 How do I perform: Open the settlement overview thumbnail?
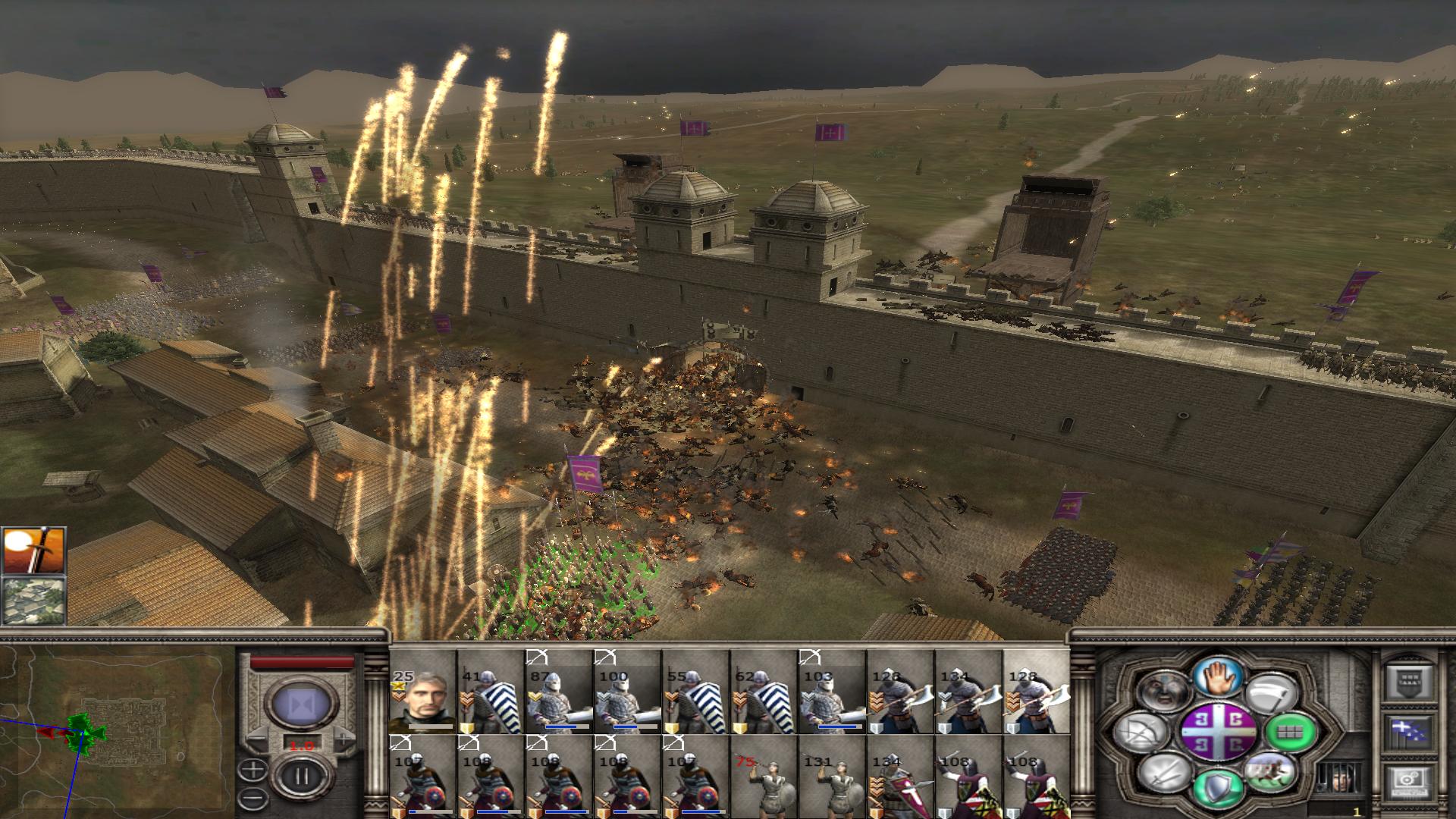[34, 600]
